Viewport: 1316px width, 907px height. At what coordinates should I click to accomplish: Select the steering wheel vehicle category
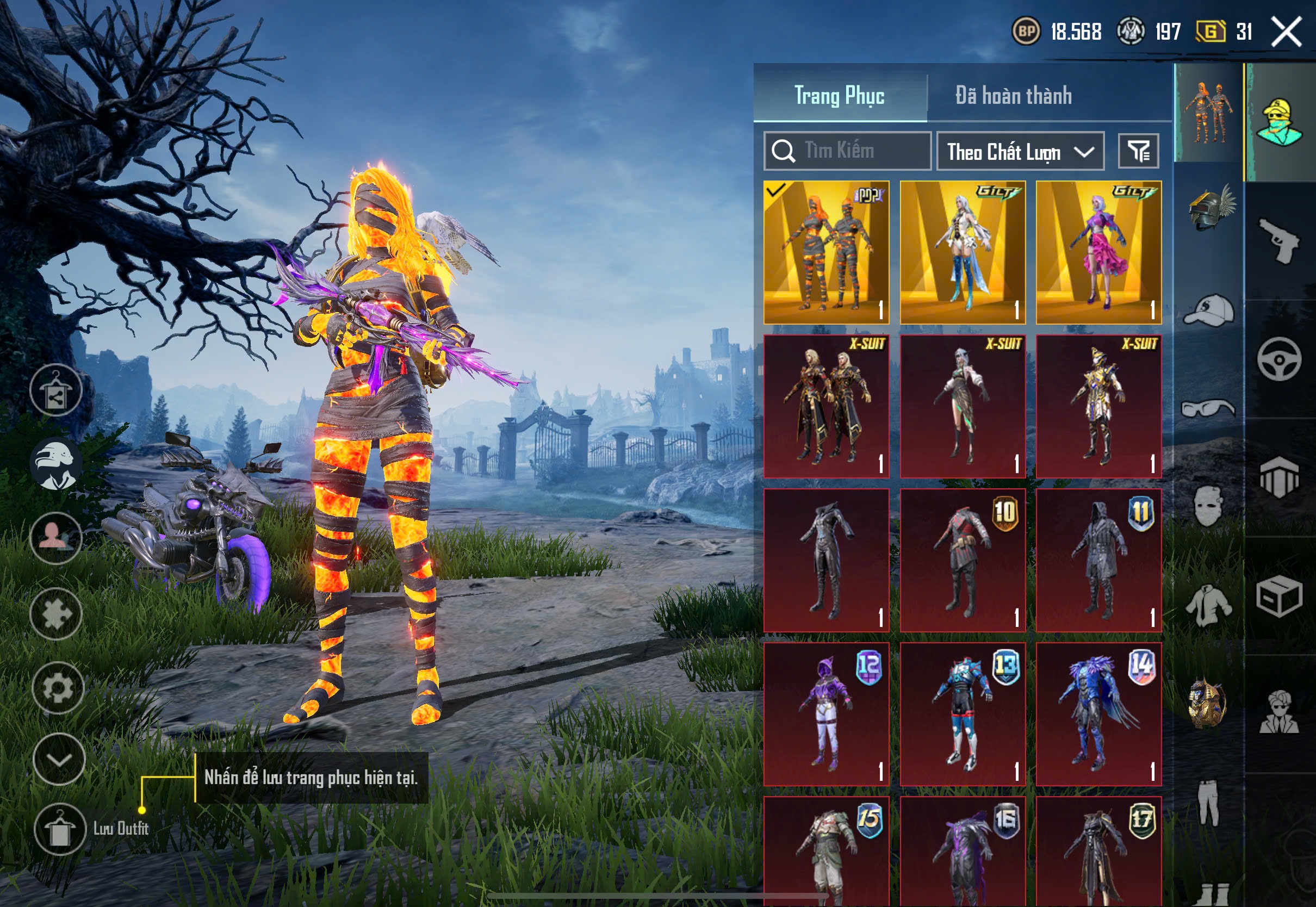tap(1279, 359)
